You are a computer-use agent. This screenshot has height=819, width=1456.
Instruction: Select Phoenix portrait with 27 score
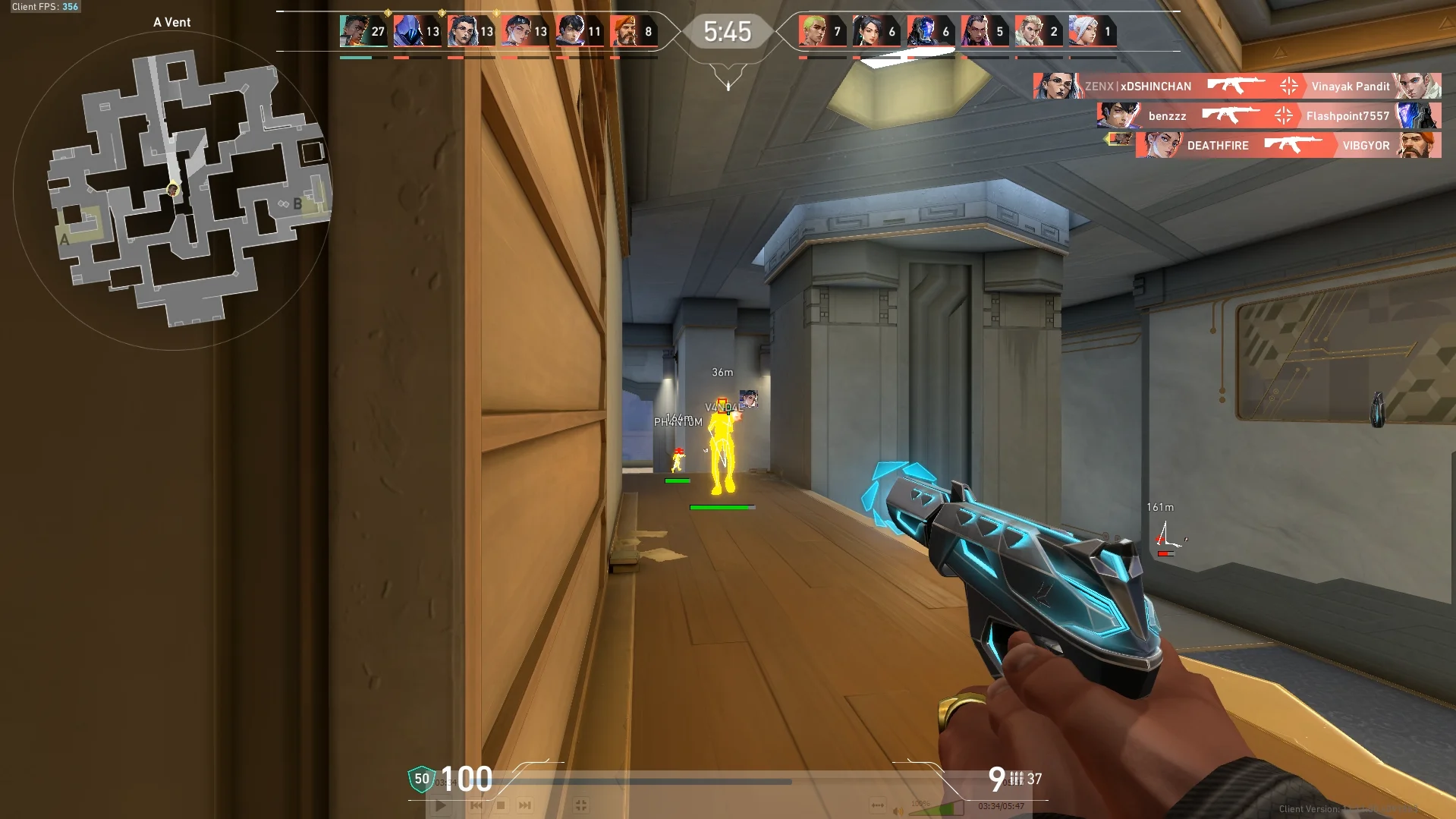[x=354, y=31]
